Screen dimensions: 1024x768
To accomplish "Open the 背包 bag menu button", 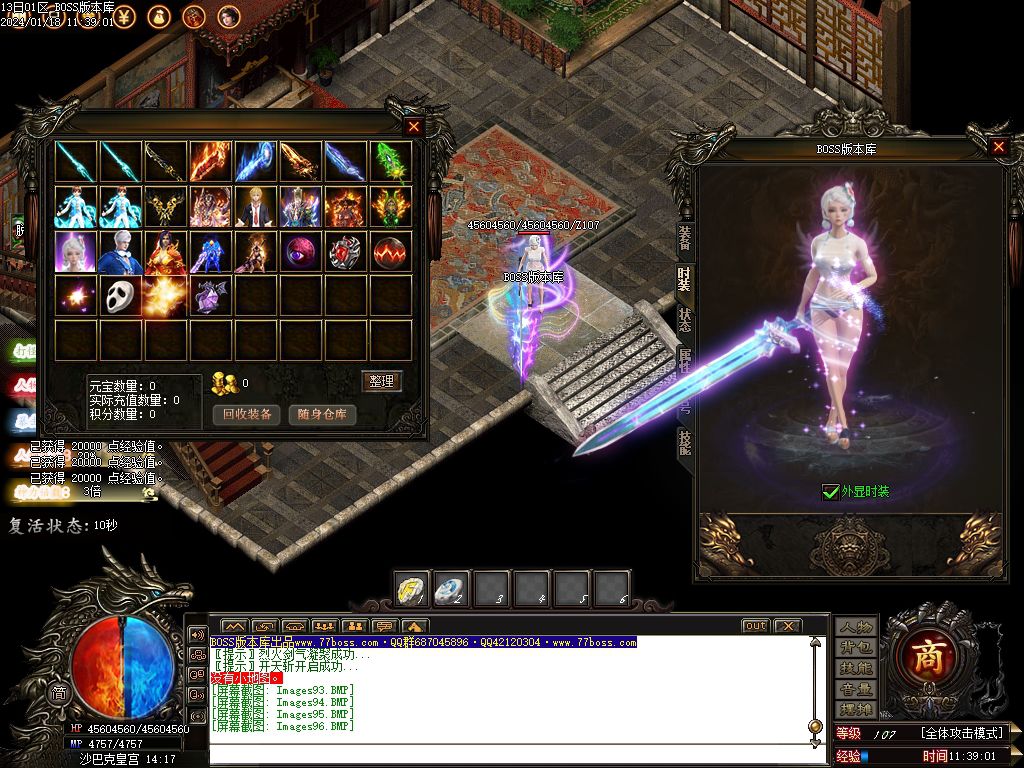I will (x=856, y=647).
